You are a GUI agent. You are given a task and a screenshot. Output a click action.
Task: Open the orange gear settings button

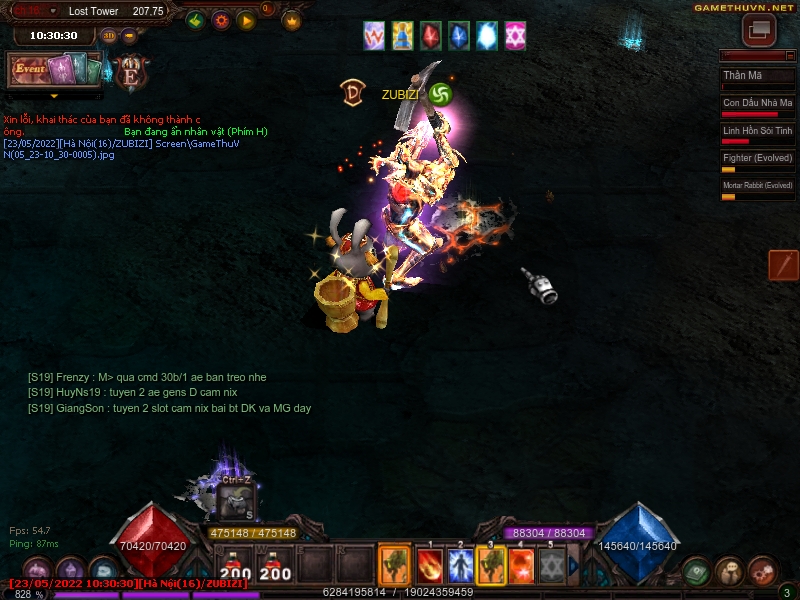221,20
